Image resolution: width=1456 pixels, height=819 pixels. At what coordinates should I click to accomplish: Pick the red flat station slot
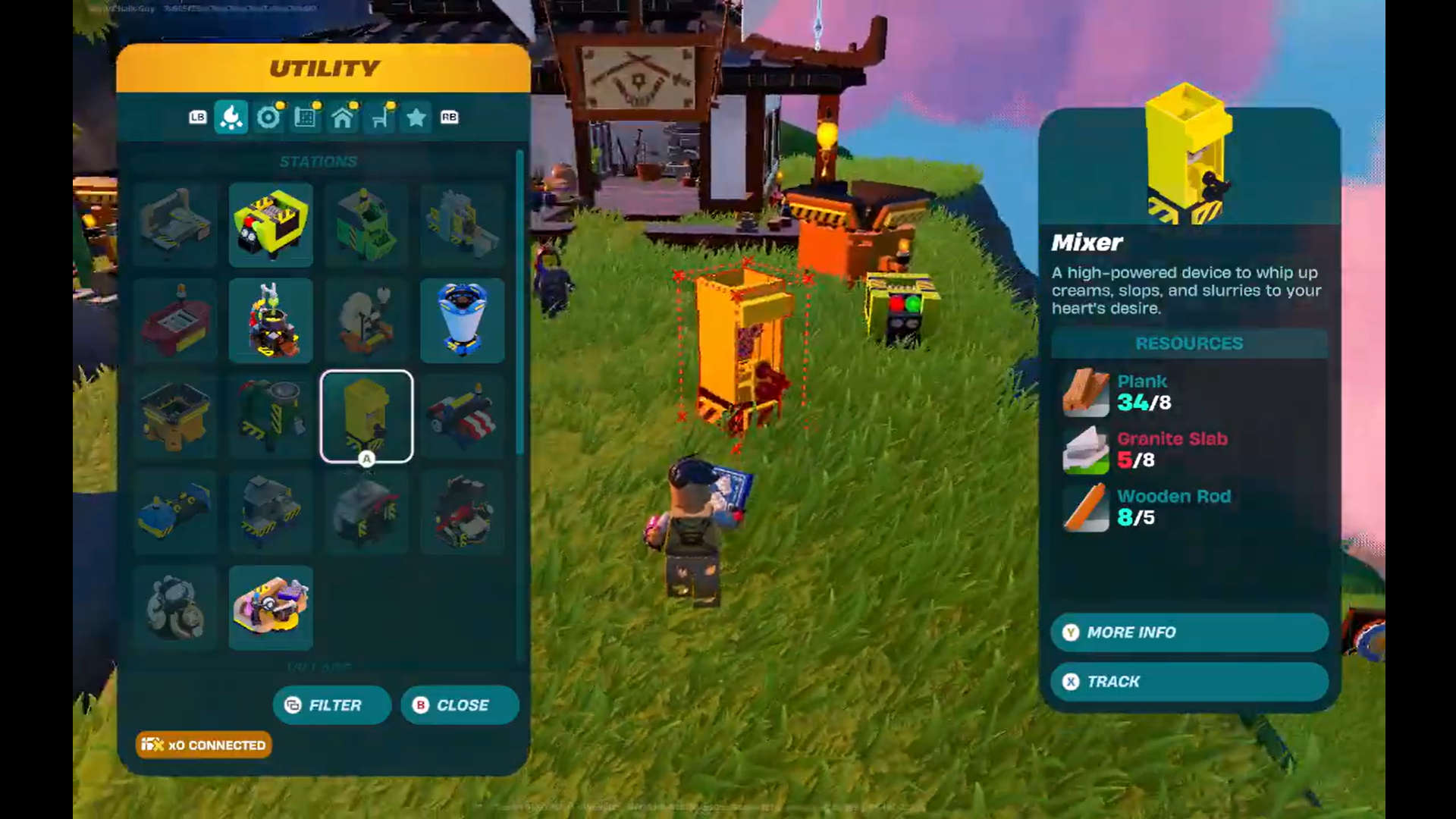[x=175, y=320]
